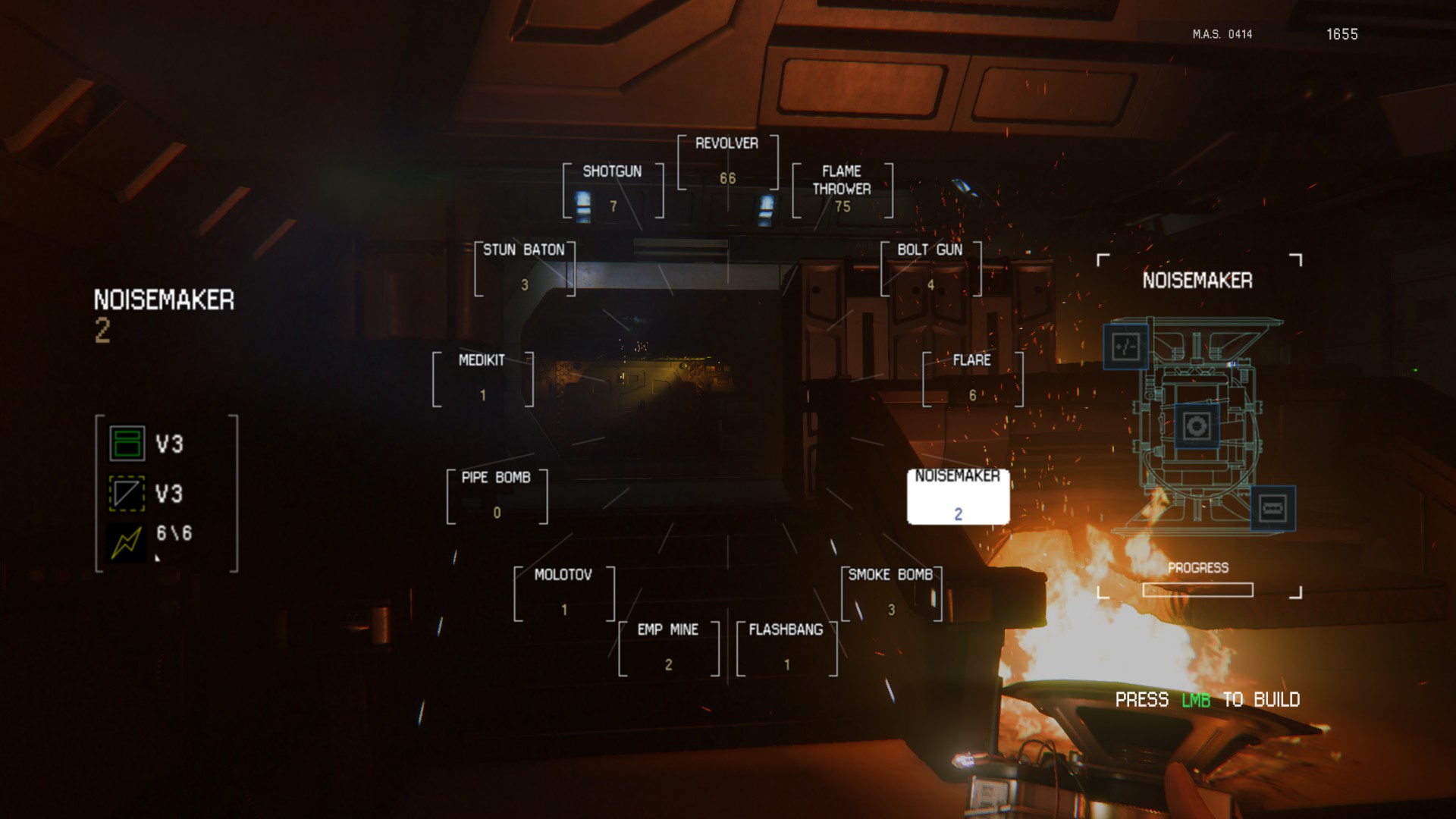Select the Revolver slot
Viewport: 1456px width, 819px height.
pyautogui.click(x=727, y=162)
